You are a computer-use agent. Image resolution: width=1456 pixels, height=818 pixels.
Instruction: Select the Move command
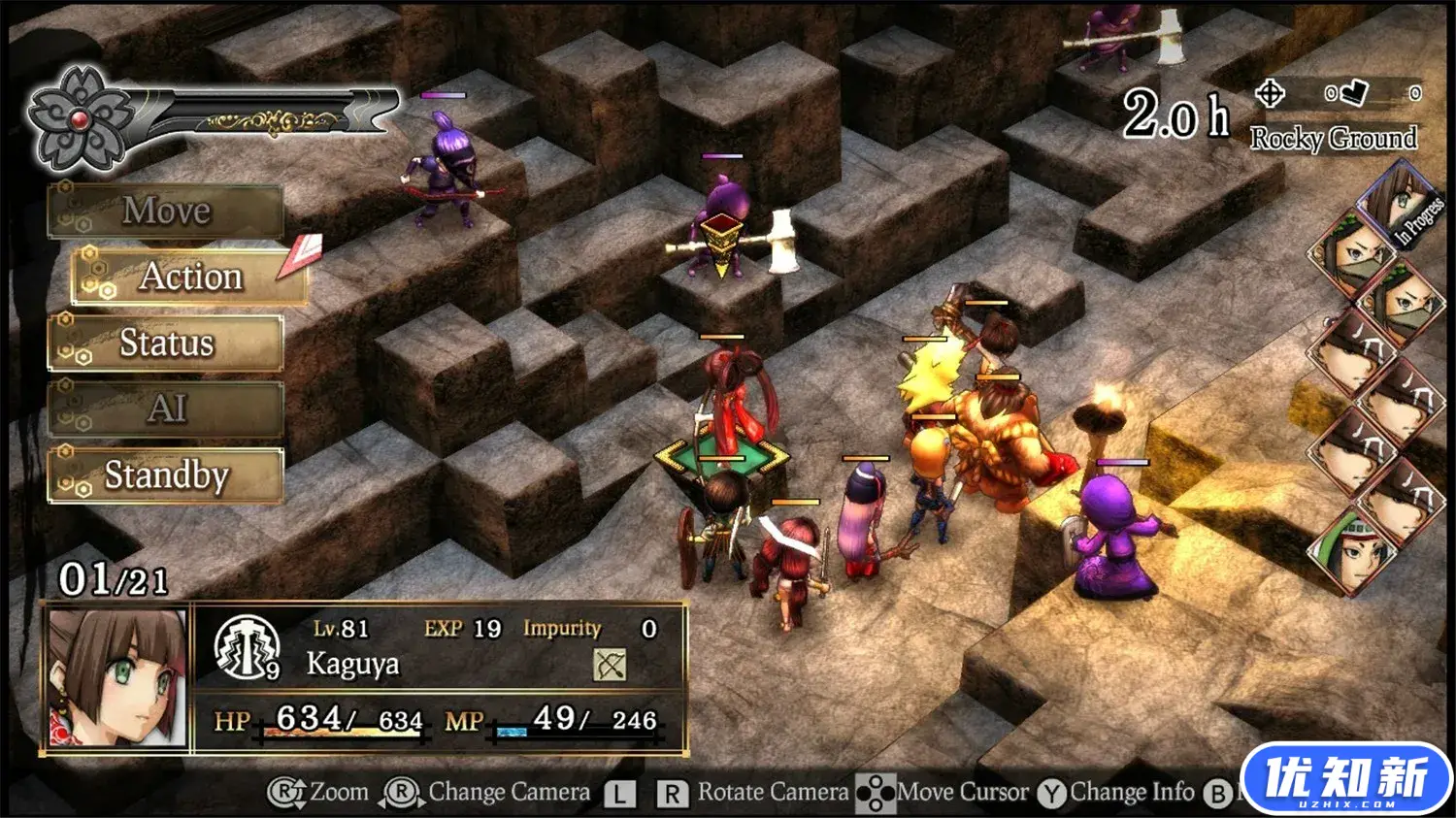pos(166,211)
